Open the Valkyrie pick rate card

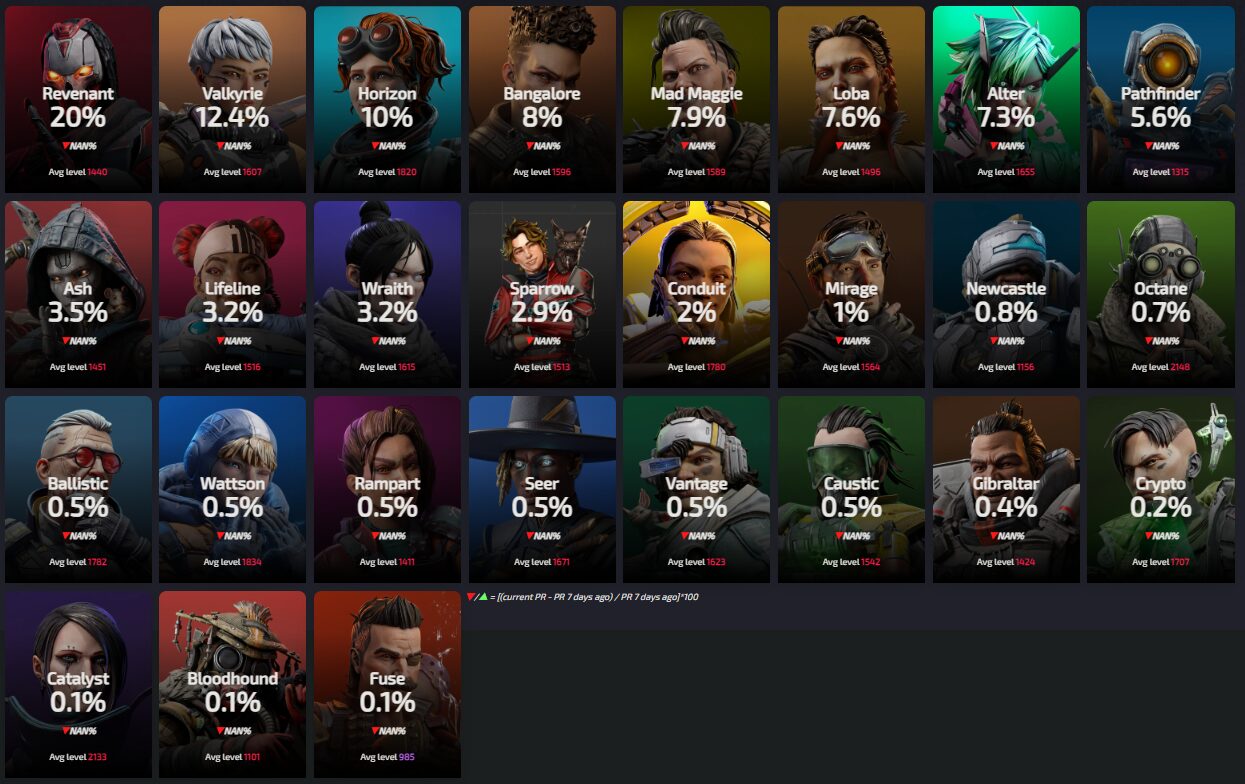coord(233,100)
